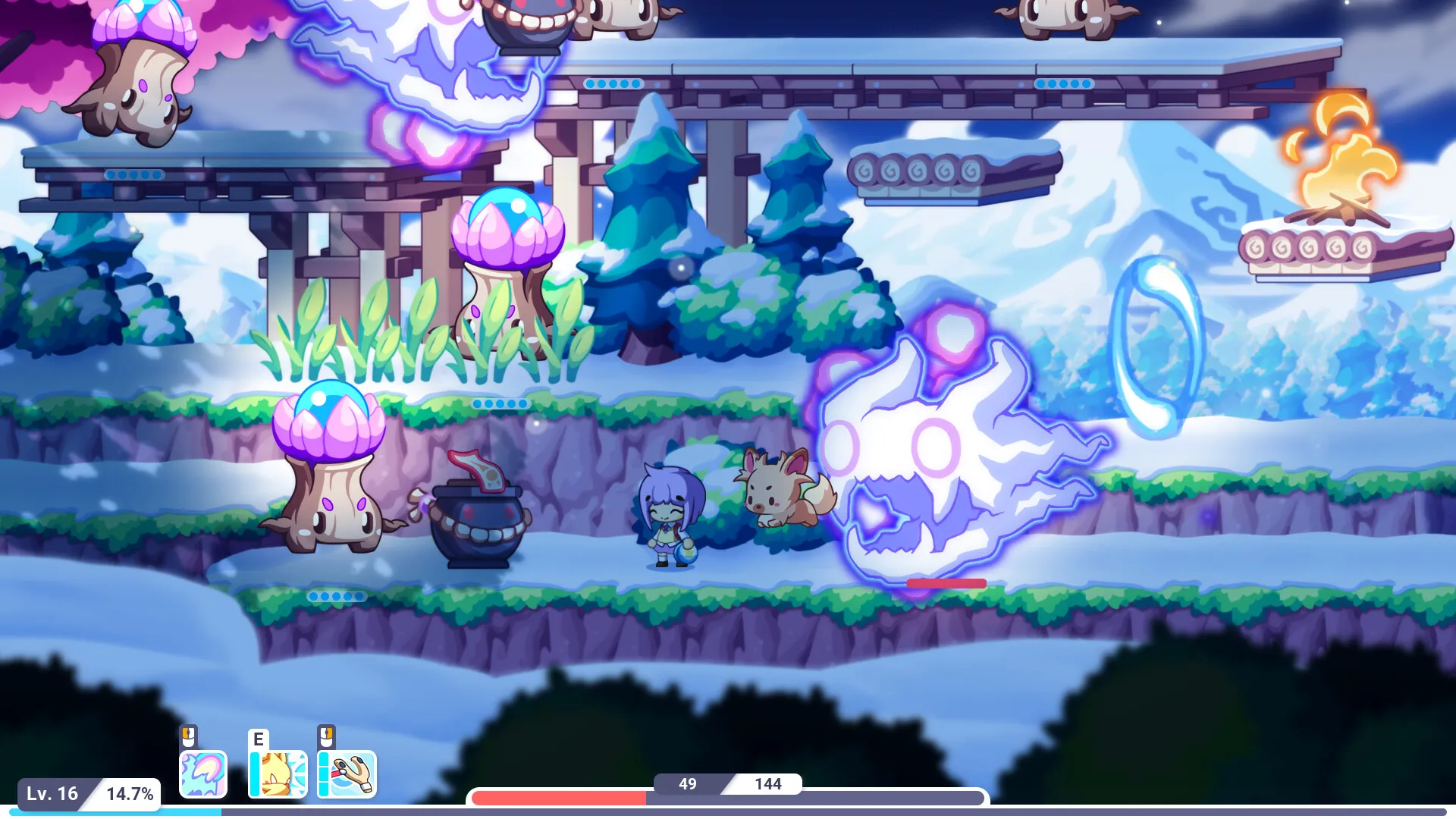Click the player character holding the ball
This screenshot has width=1456, height=819.
point(671,516)
